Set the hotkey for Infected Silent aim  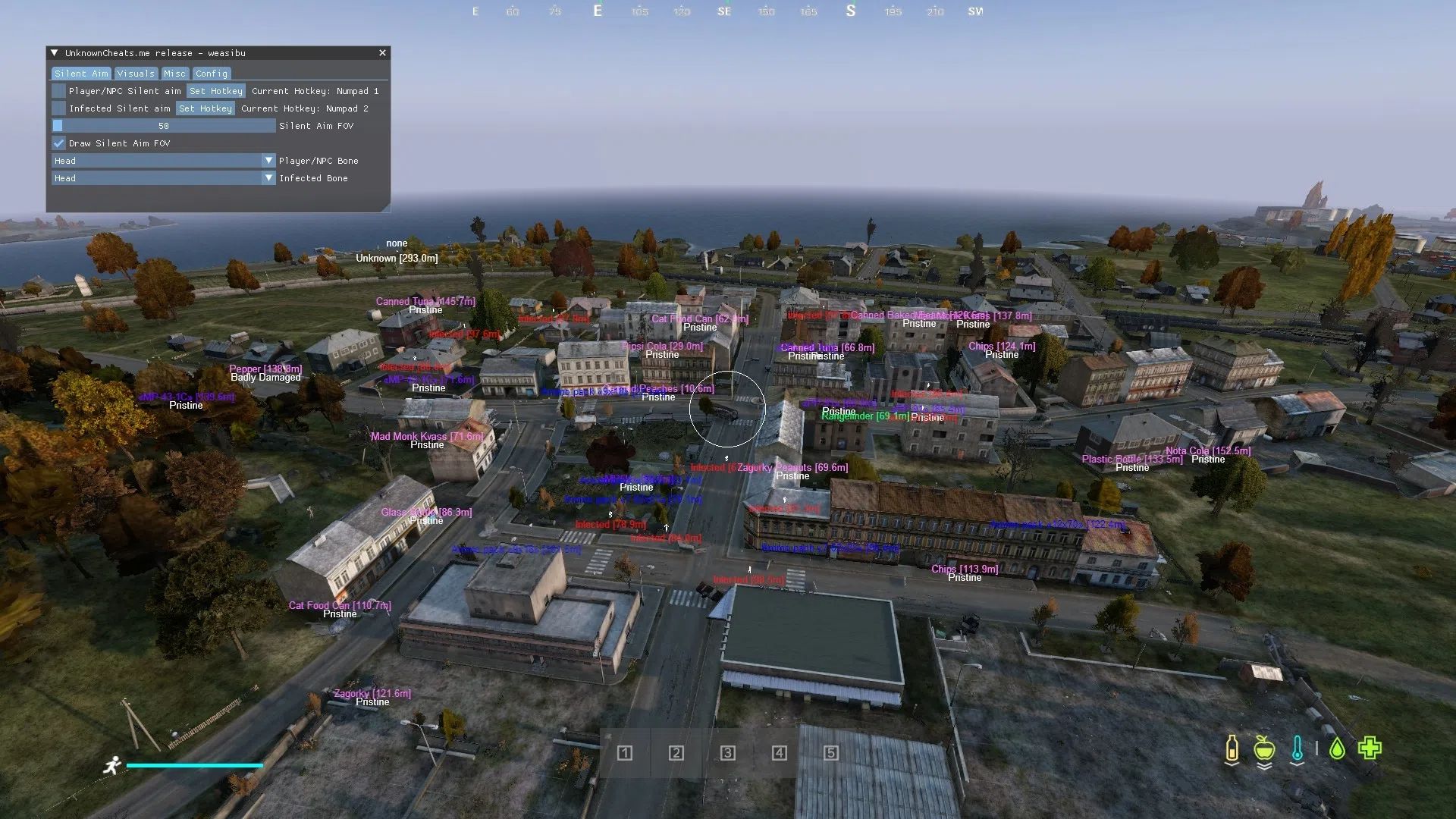[206, 108]
